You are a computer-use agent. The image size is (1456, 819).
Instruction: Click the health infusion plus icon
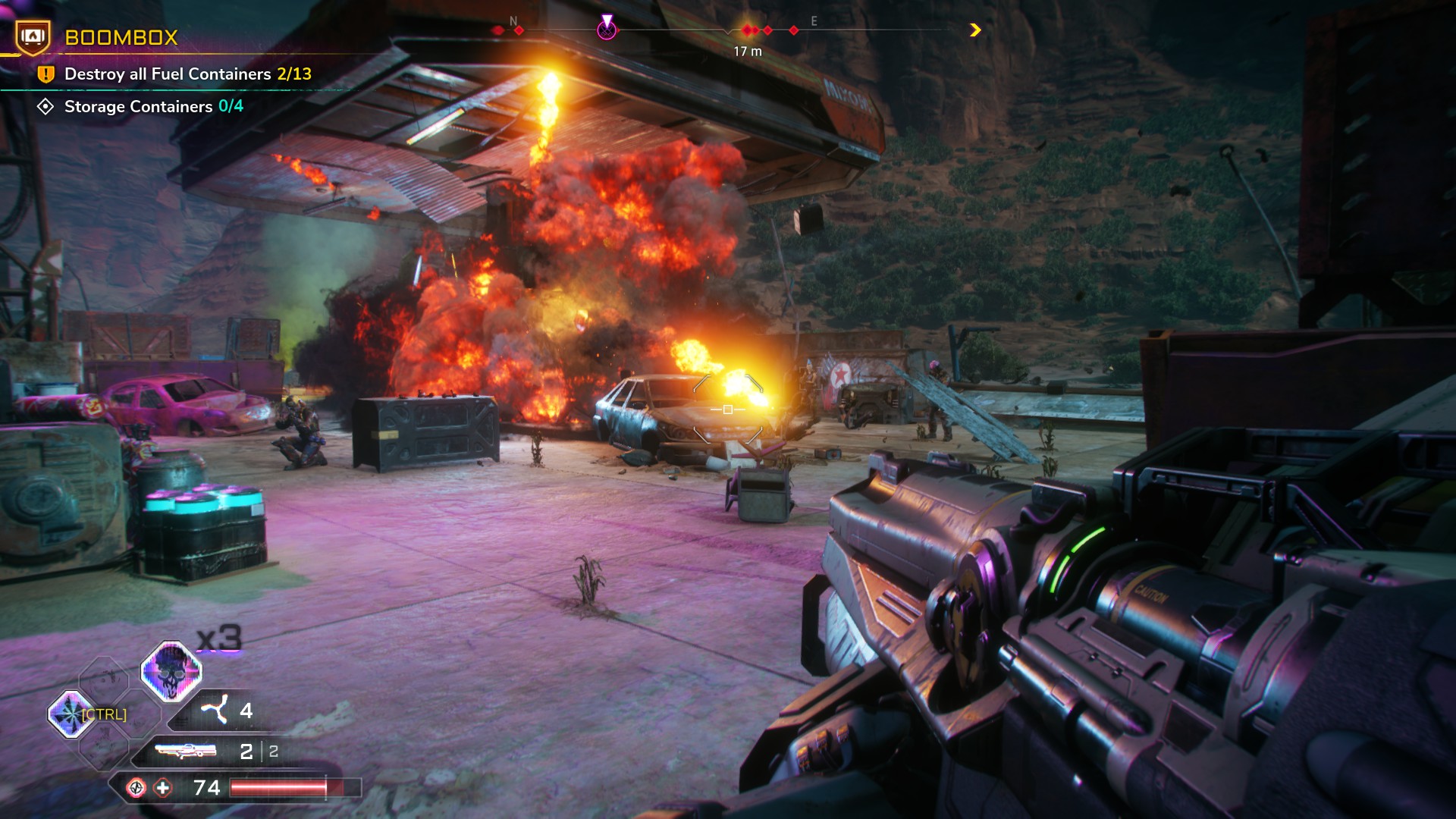pos(163,788)
